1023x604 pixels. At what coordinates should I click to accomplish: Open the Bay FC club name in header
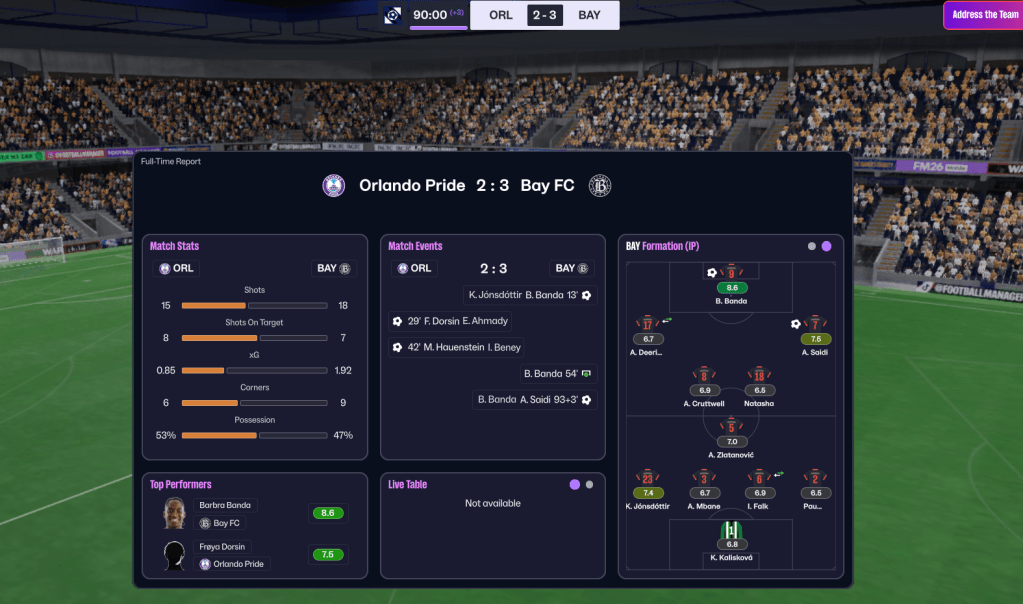pyautogui.click(x=547, y=185)
